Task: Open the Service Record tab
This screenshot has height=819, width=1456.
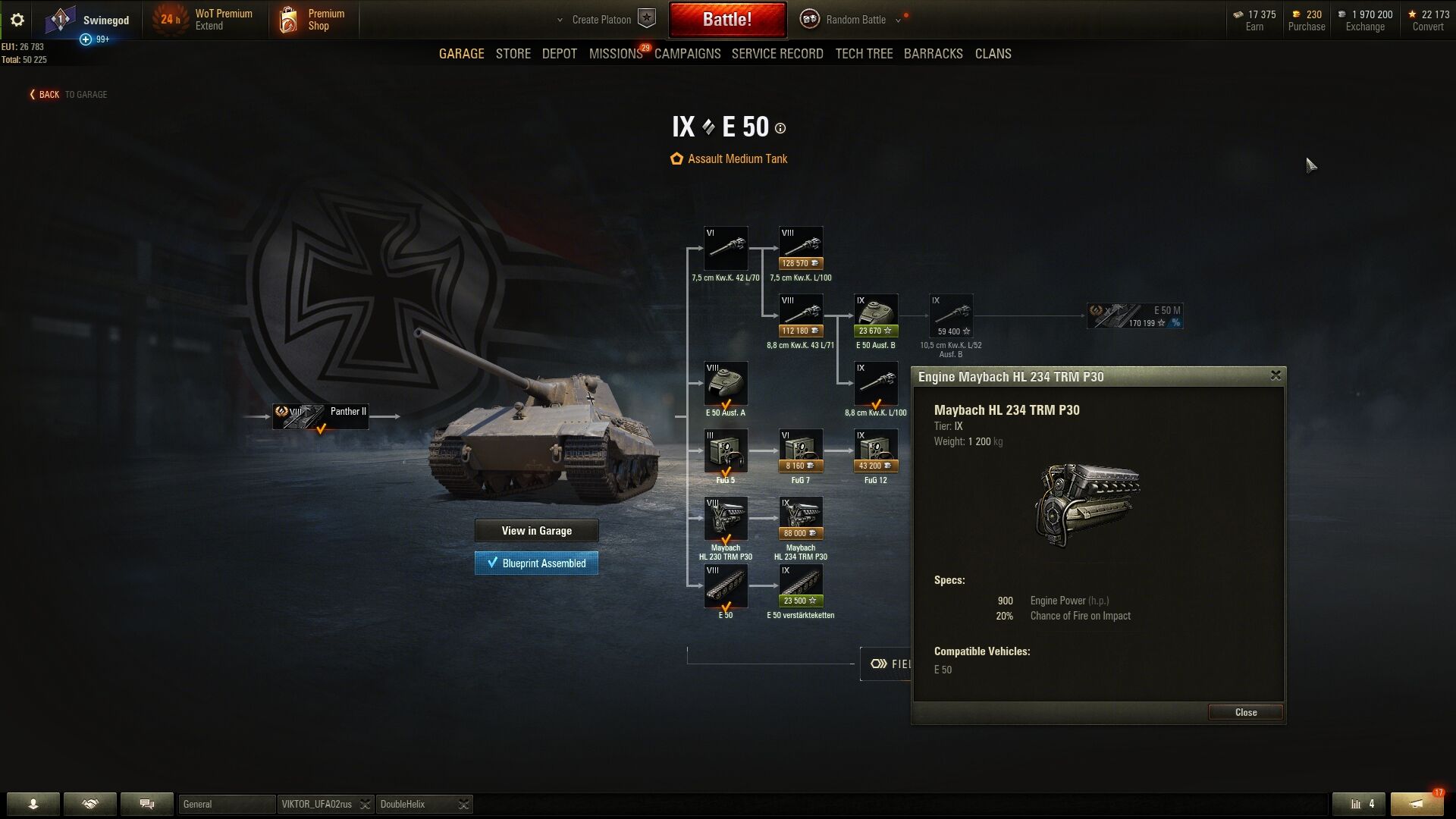Action: (777, 54)
